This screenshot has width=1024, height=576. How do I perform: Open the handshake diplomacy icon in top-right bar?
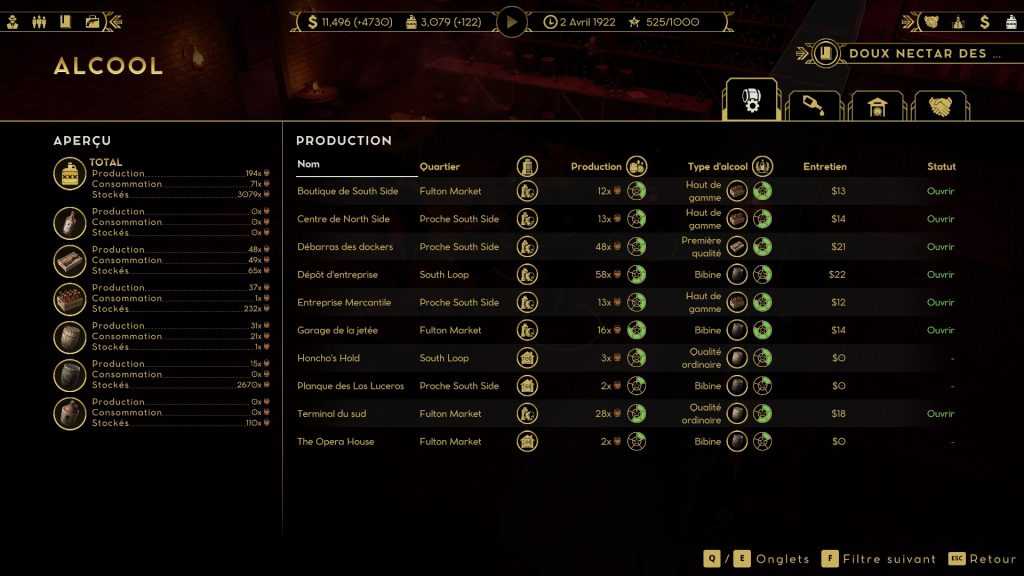click(x=931, y=21)
